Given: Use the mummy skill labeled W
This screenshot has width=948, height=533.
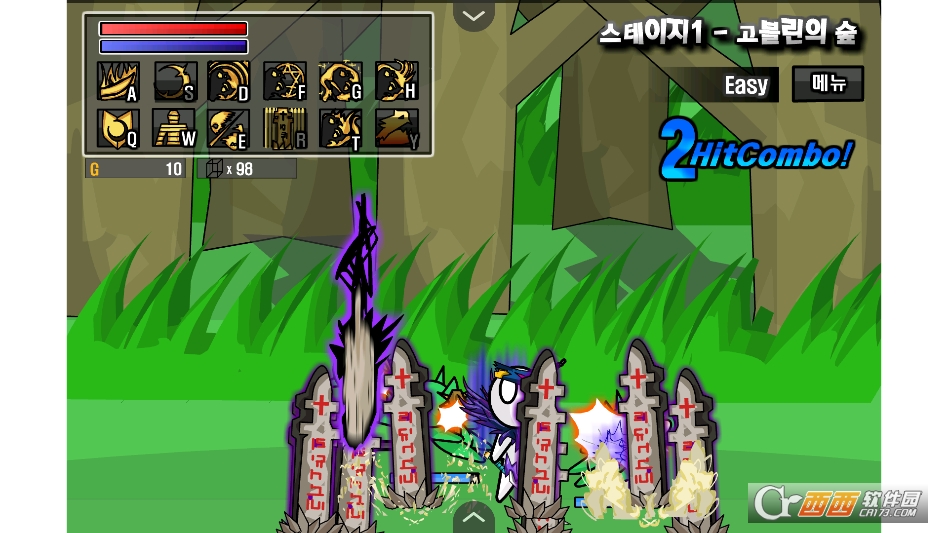Looking at the screenshot, I should pos(174,128).
